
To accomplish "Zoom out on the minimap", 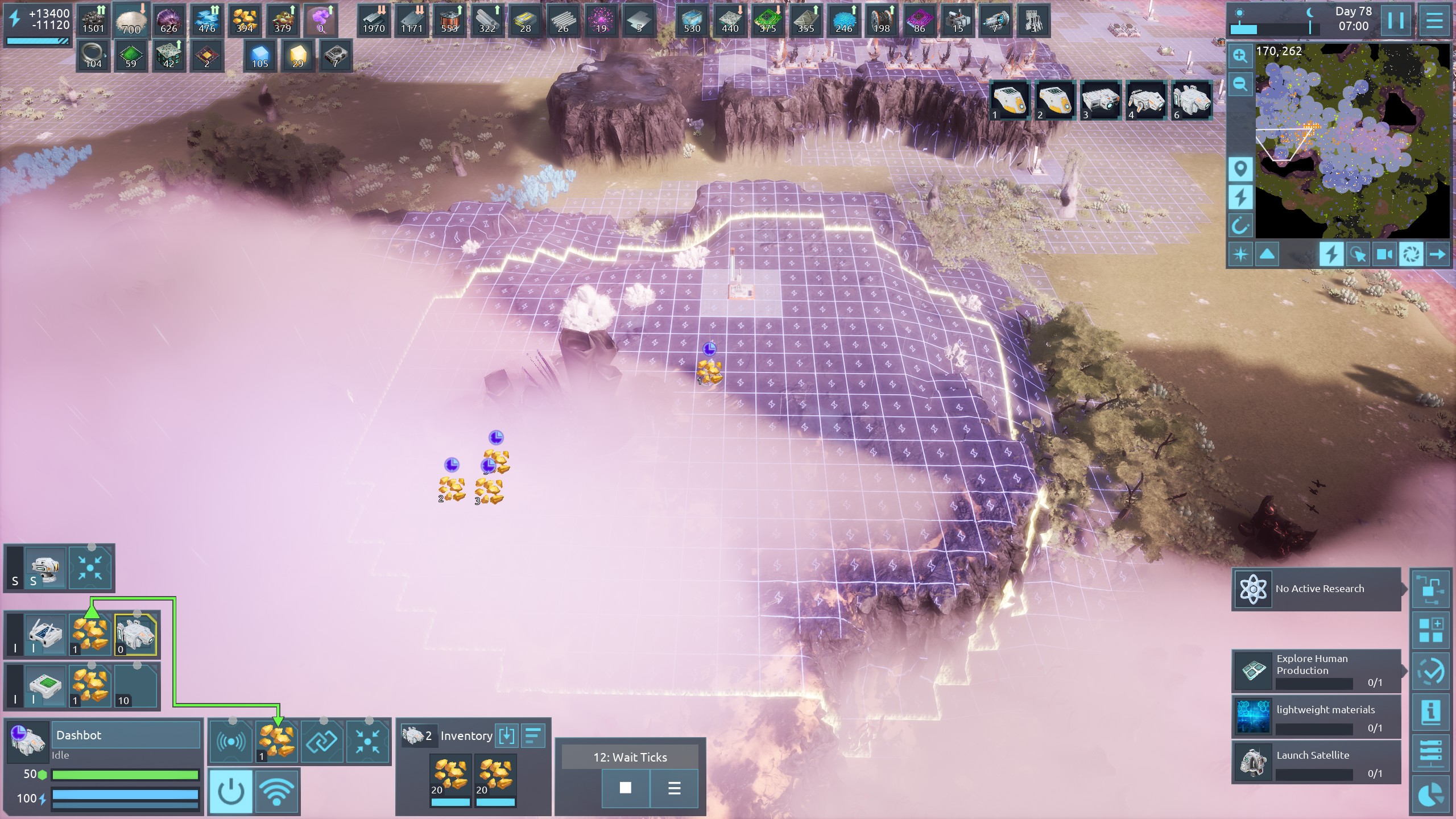I will (1240, 84).
